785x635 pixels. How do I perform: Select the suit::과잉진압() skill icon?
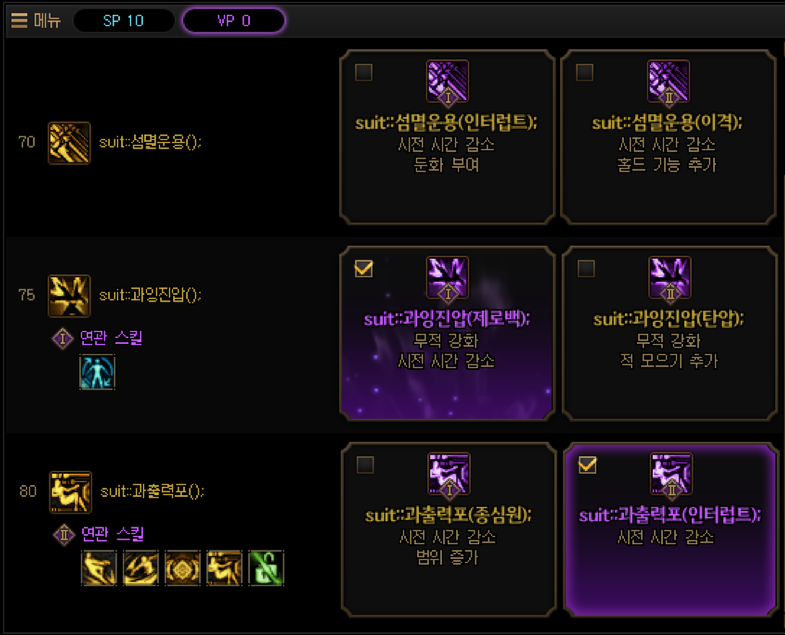click(x=69, y=295)
